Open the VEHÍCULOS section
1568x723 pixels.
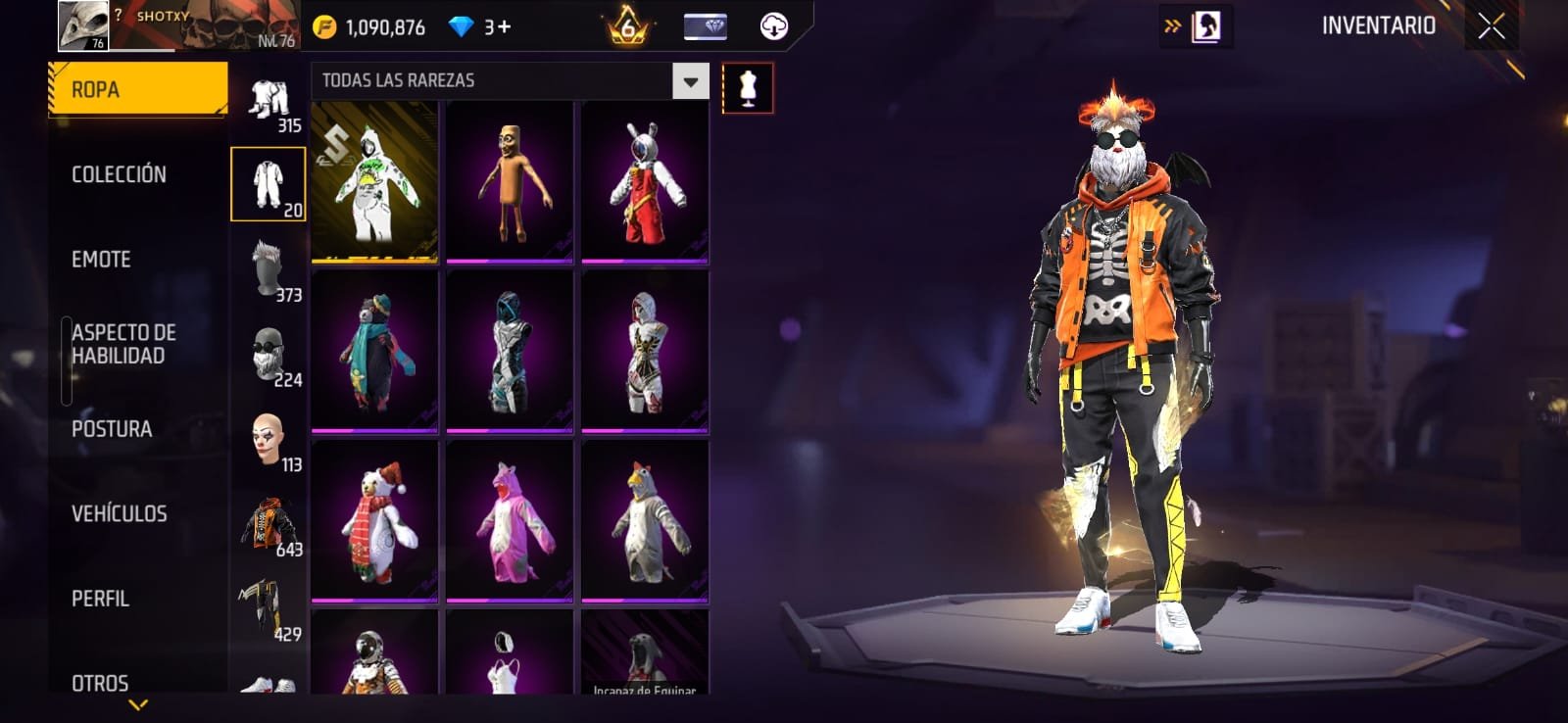tap(119, 513)
